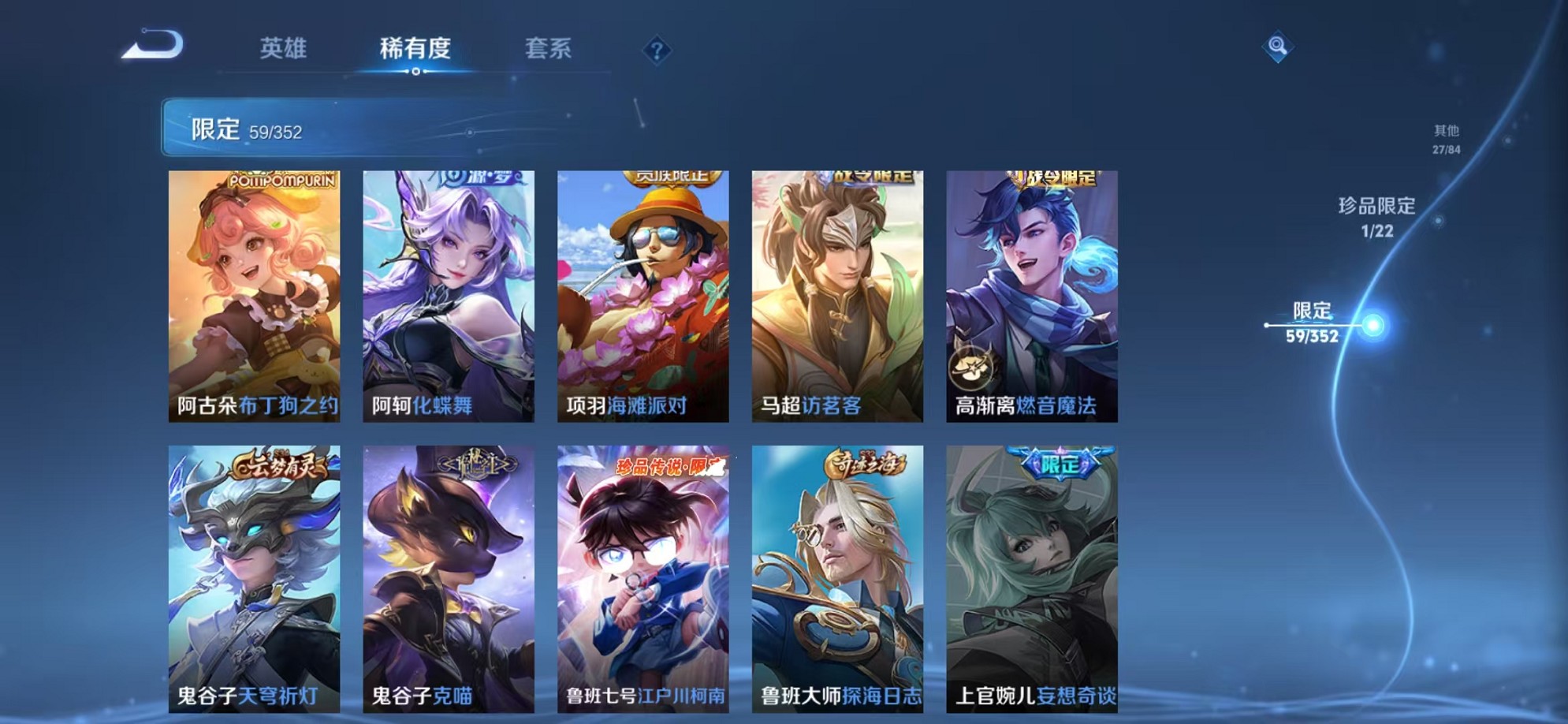Open the search magnifier at top right
This screenshot has height=724, width=1568.
(1279, 47)
